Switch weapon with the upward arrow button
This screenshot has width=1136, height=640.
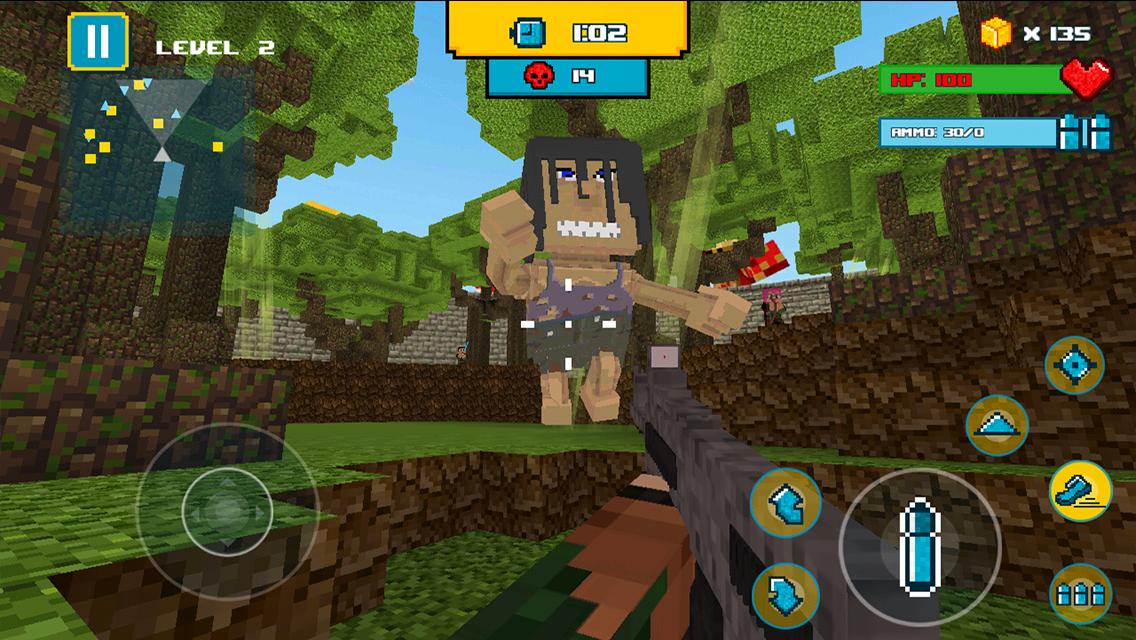pos(786,501)
